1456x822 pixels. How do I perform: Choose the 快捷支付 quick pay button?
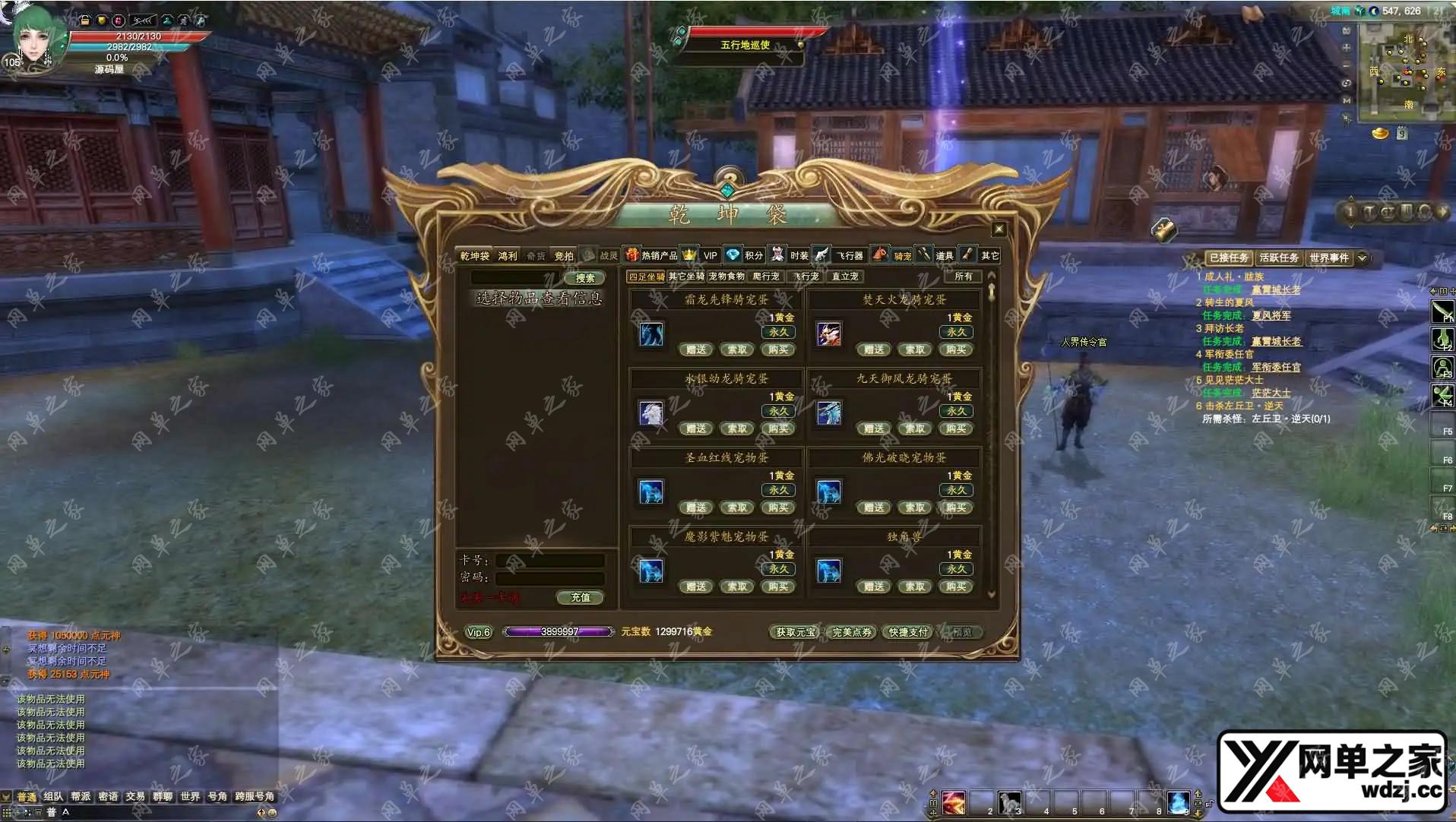[x=908, y=632]
